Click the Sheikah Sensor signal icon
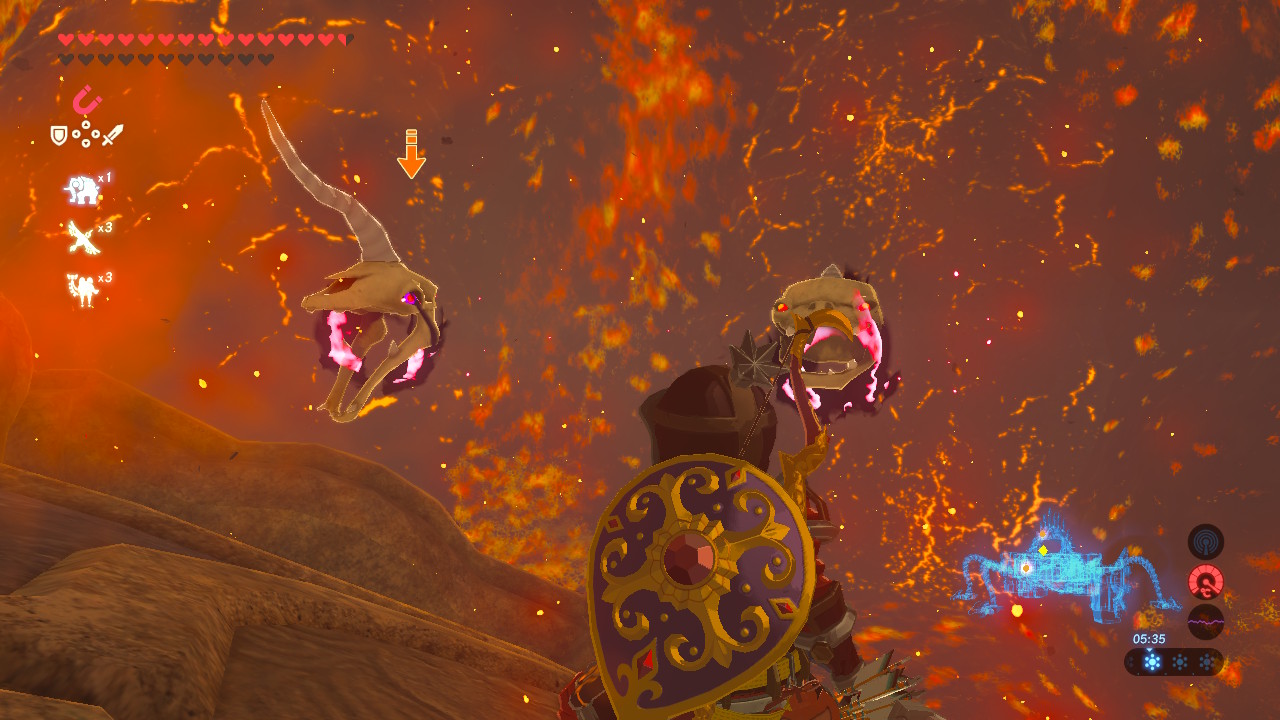The image size is (1280, 720). coord(1205,542)
